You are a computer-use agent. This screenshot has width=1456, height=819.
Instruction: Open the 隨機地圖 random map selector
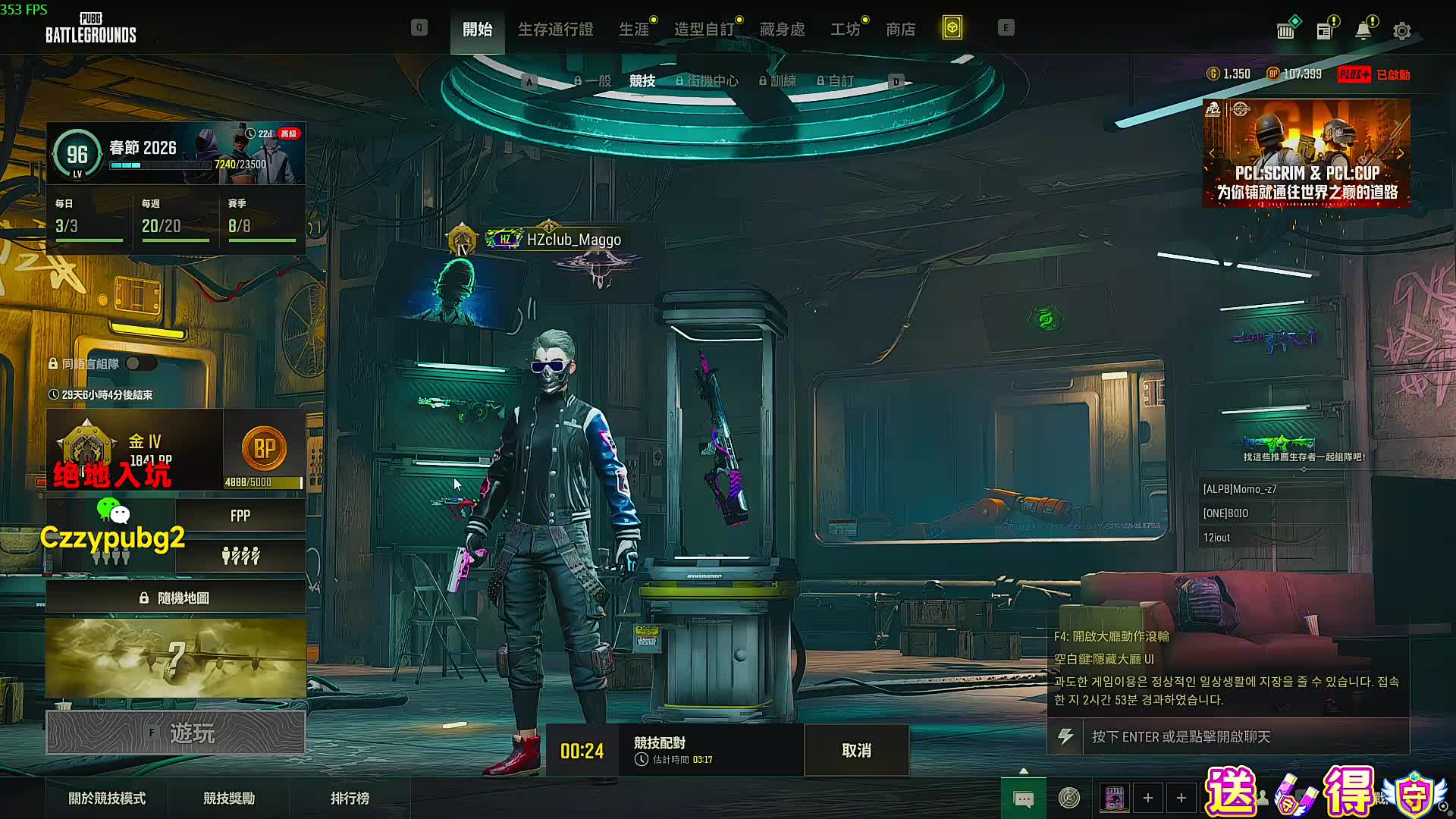[176, 598]
